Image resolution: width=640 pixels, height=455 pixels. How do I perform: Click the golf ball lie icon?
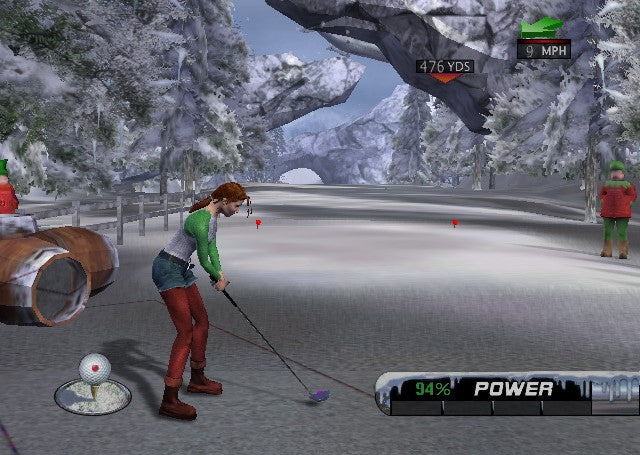[93, 383]
